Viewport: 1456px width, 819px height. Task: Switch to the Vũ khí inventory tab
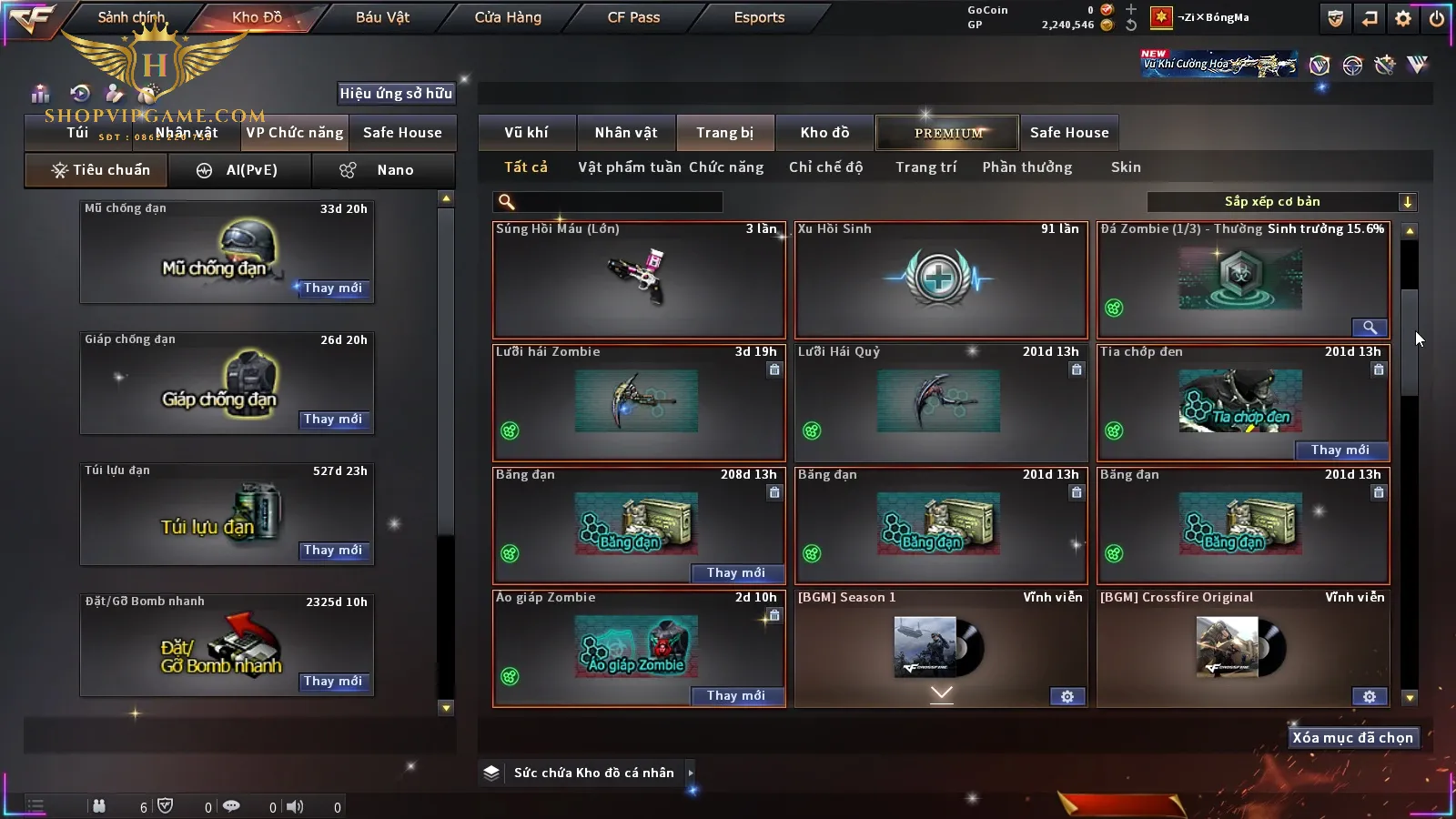pos(526,133)
